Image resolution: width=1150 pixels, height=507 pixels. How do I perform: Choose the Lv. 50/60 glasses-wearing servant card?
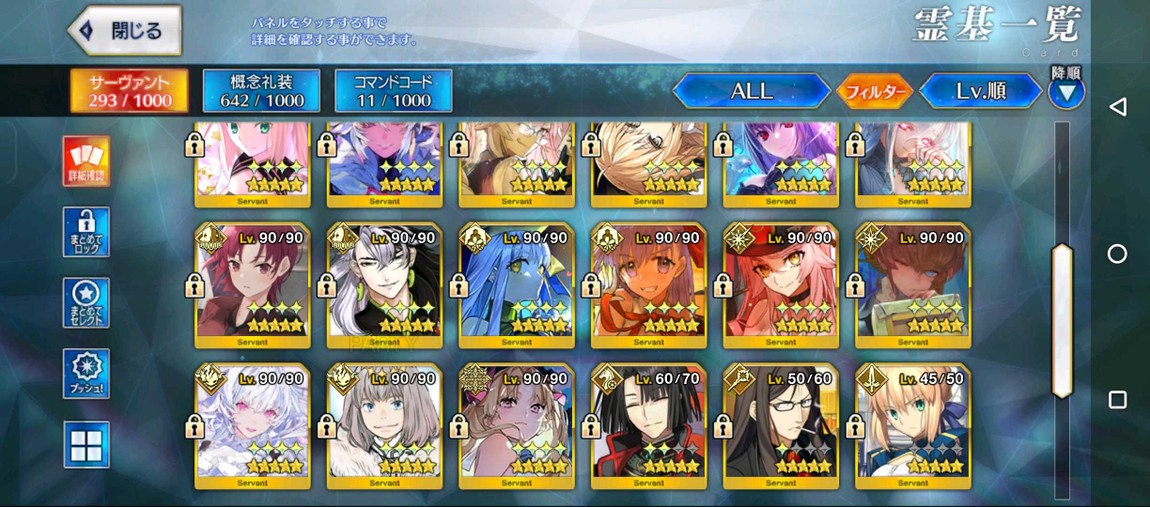coord(781,426)
